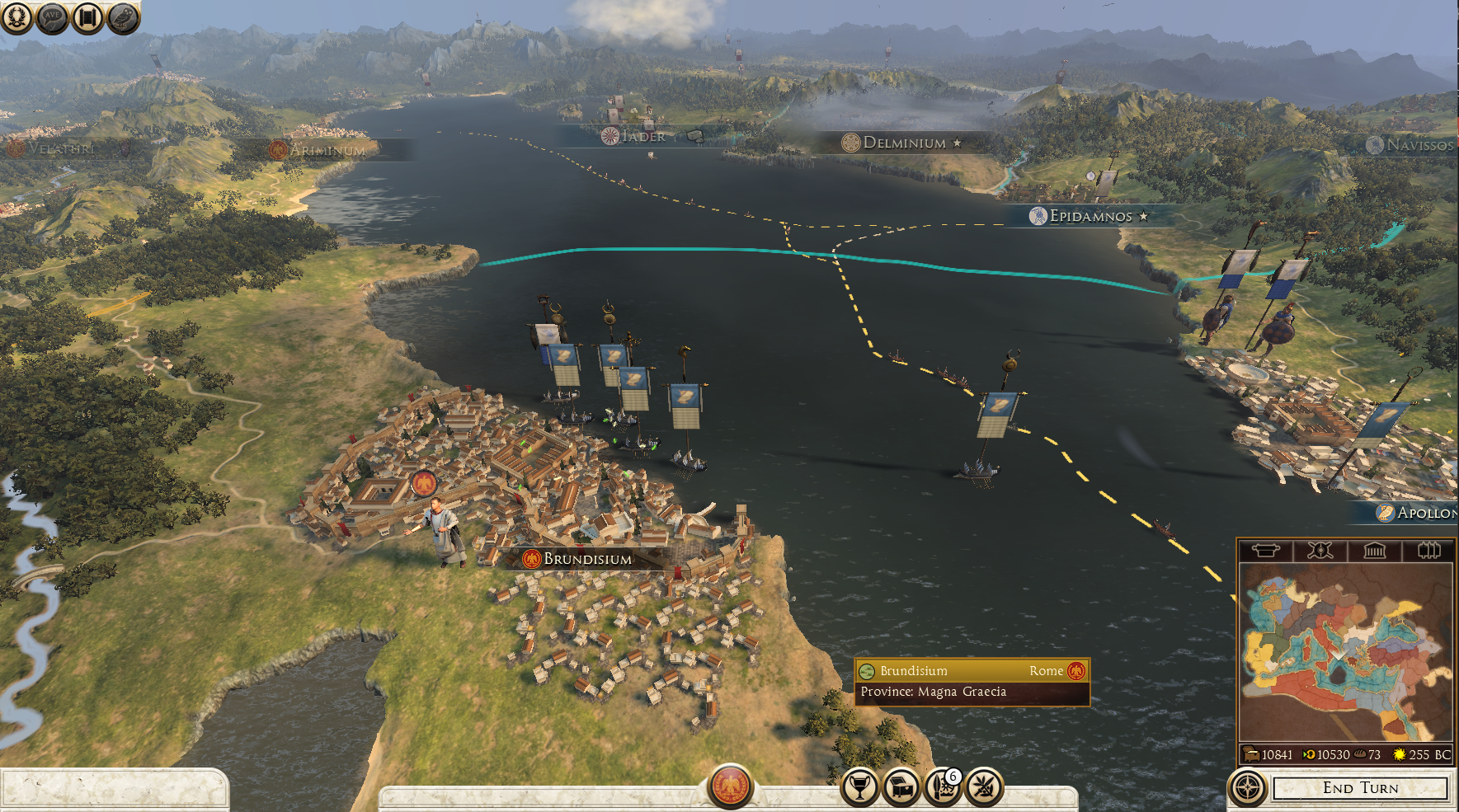1459x812 pixels.
Task: Select the palisade wall tab above minimap
Action: [1428, 551]
